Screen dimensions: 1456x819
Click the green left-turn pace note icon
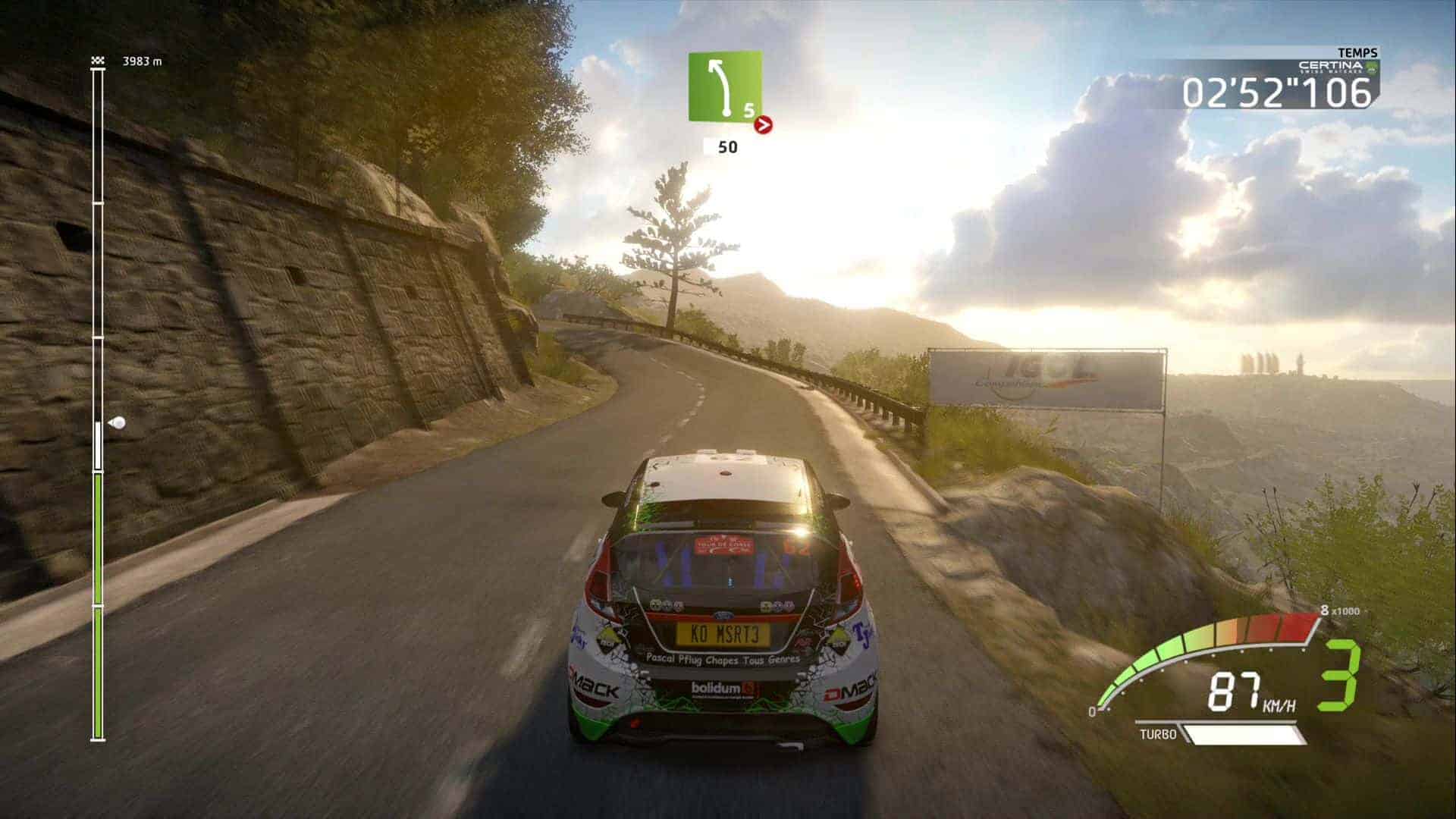tap(725, 86)
